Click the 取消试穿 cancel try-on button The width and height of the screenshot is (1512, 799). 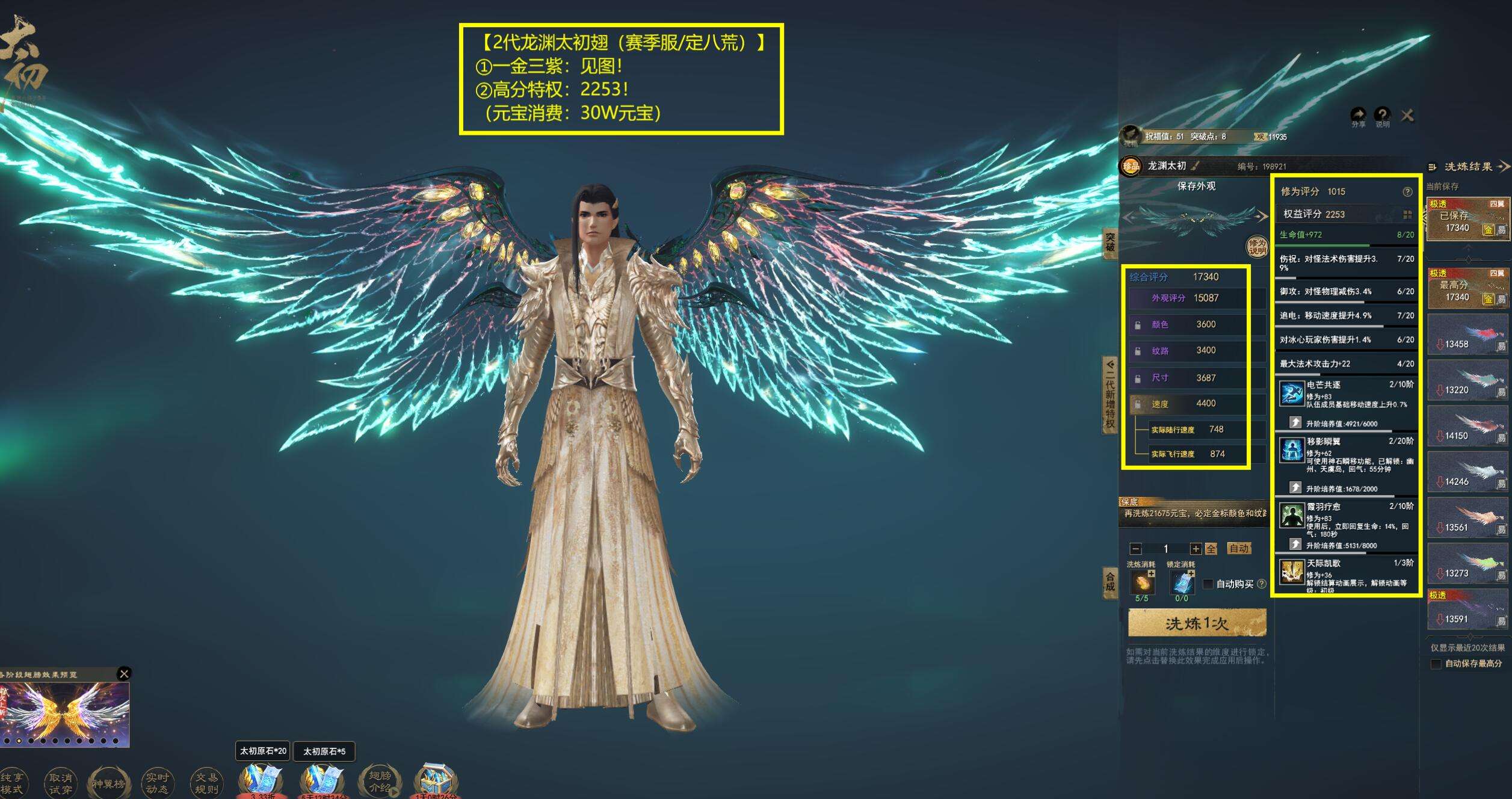point(60,783)
